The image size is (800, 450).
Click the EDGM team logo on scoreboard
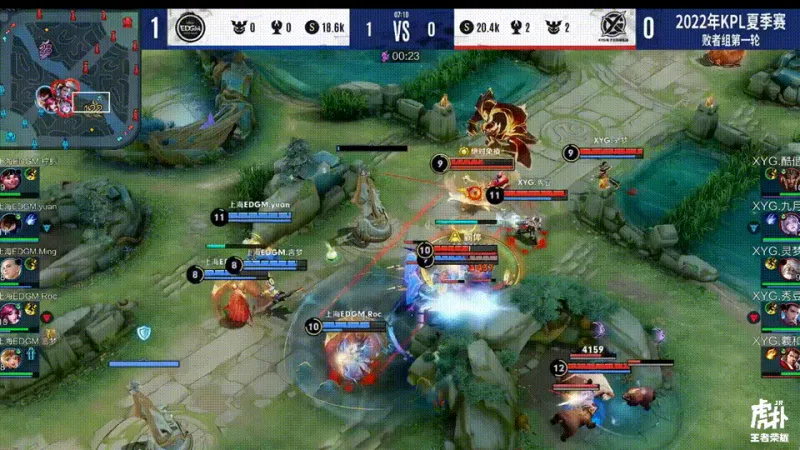(184, 26)
